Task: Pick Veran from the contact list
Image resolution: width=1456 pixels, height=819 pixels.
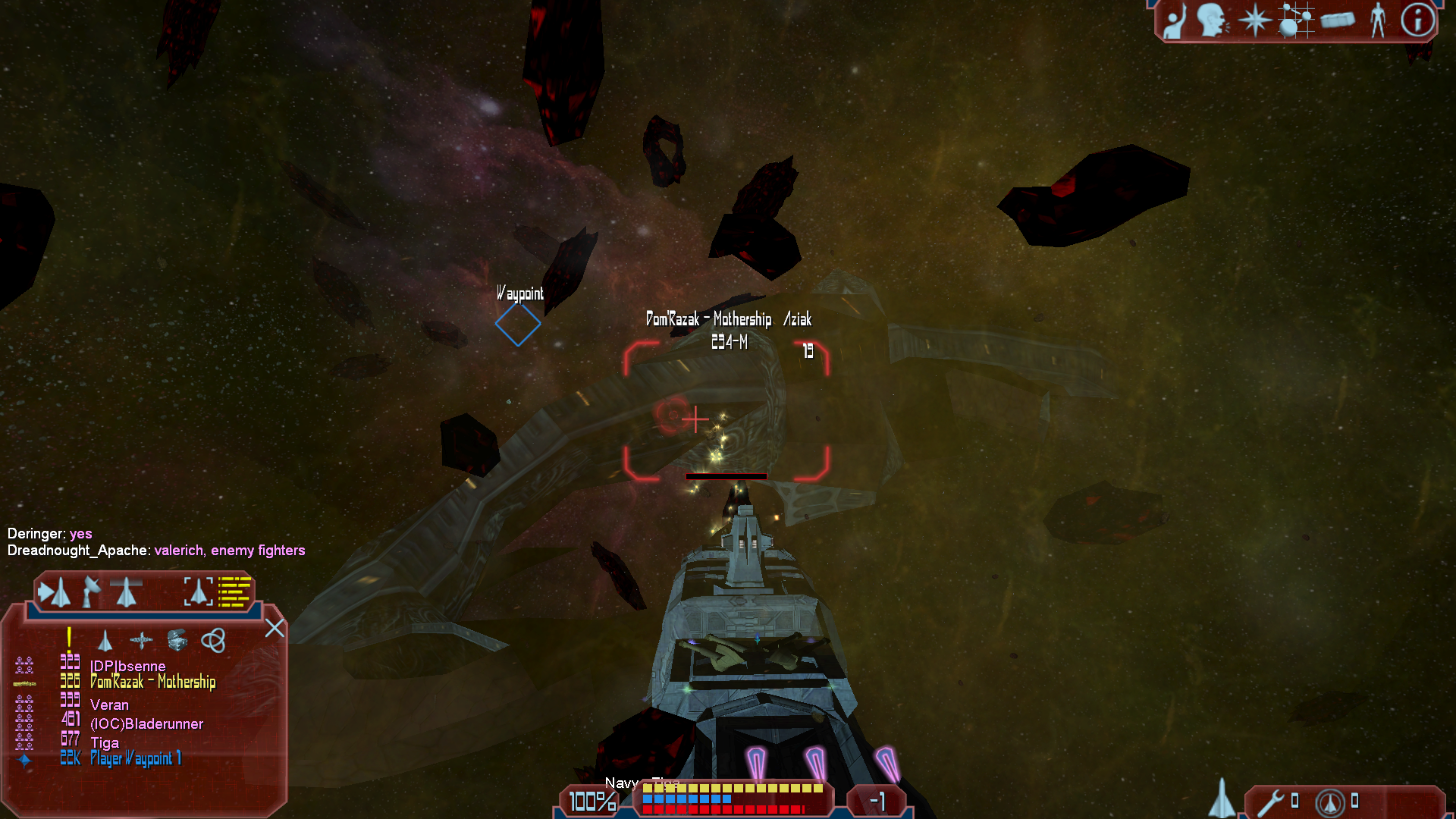Action: (109, 704)
